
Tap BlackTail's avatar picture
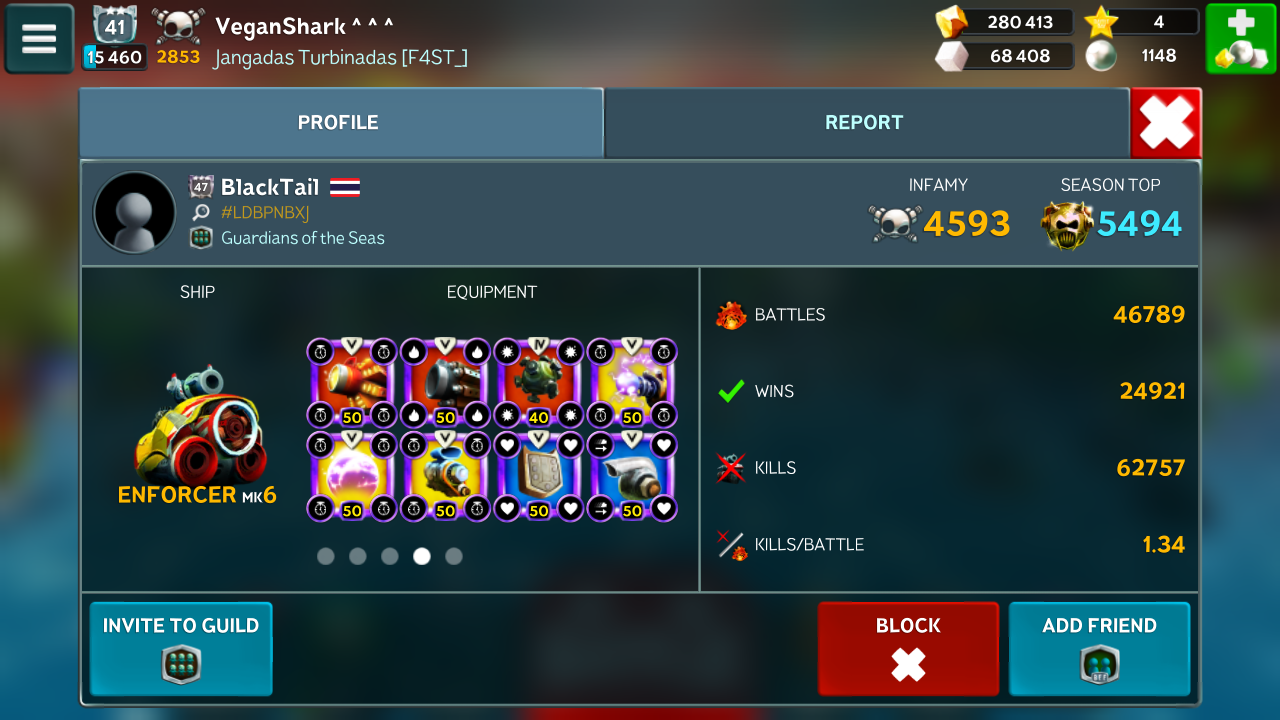coord(134,212)
